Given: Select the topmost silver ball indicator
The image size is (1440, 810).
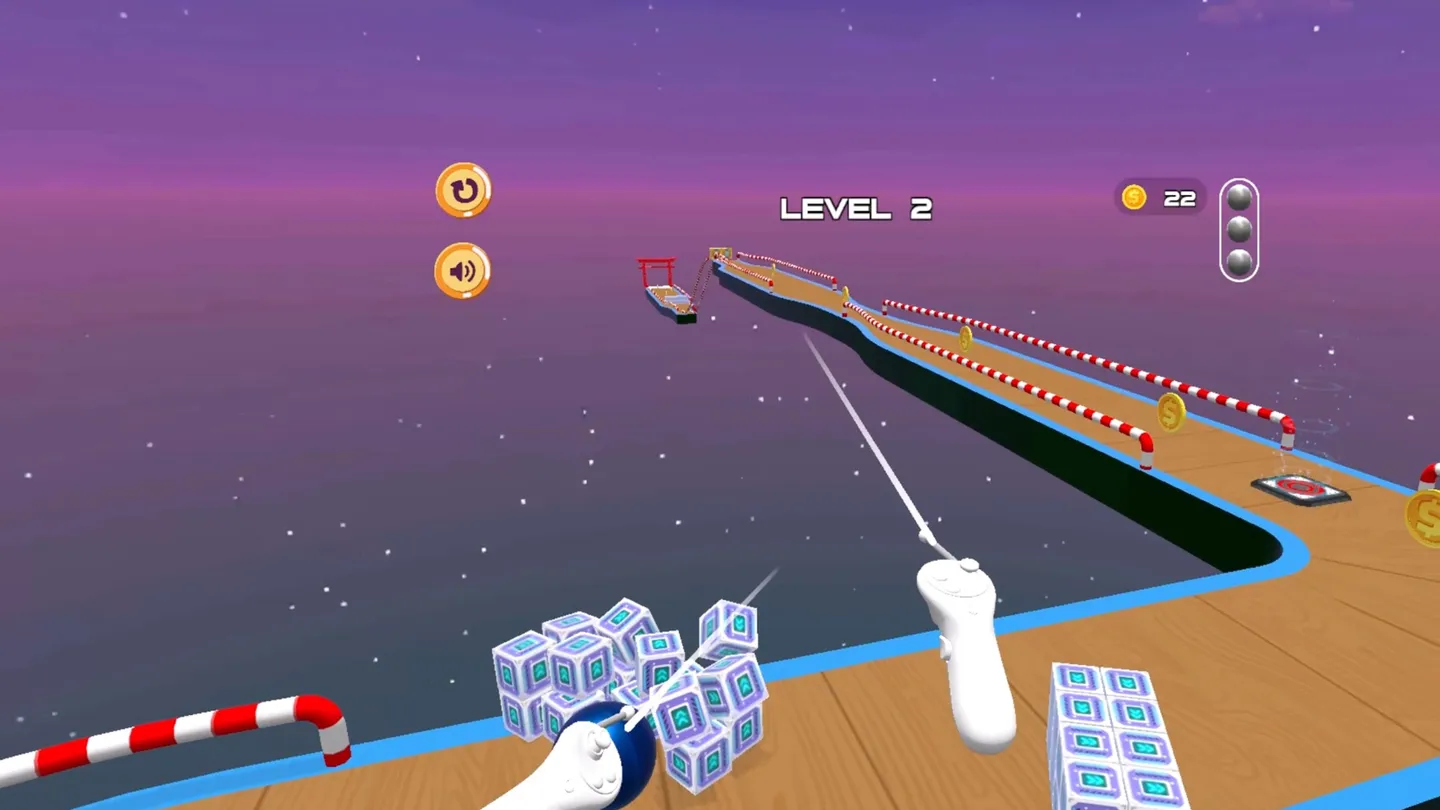Looking at the screenshot, I should click(1241, 197).
